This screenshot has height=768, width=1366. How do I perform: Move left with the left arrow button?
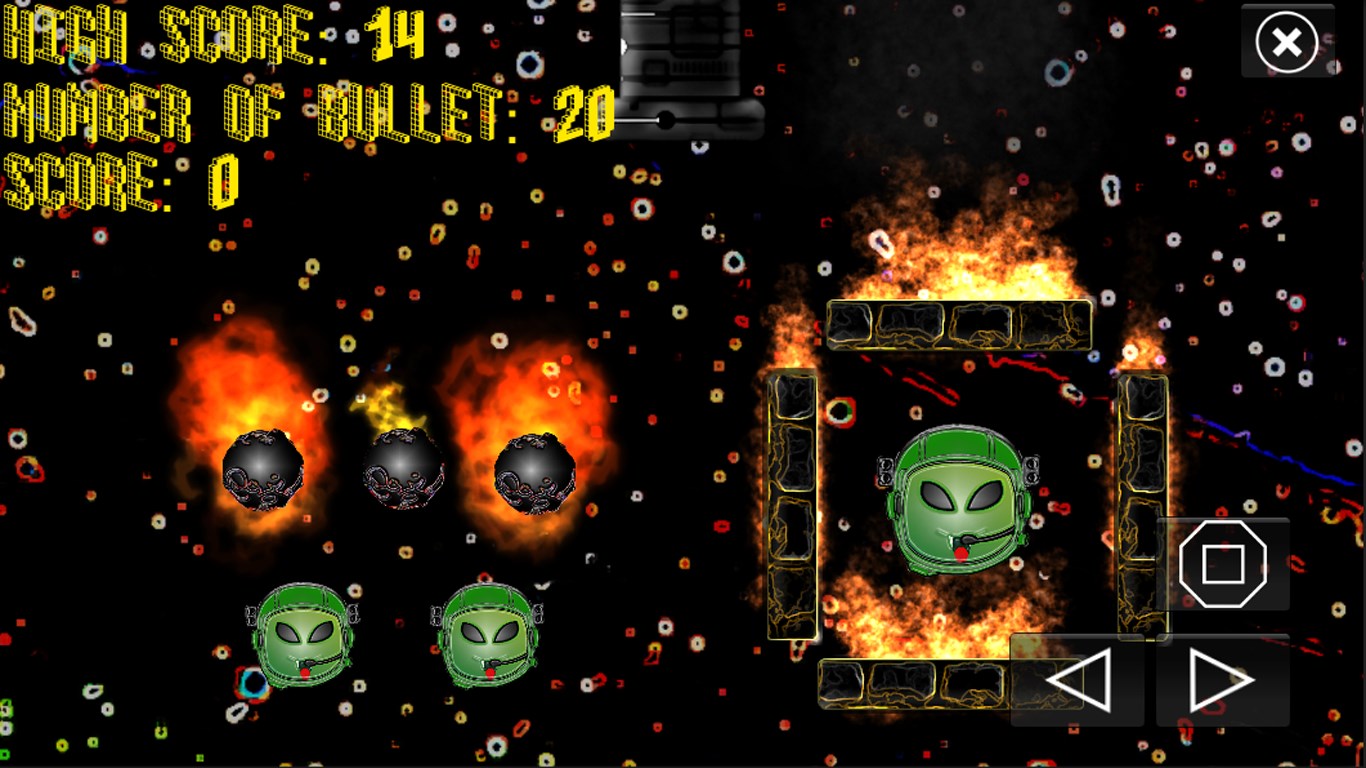(1078, 681)
